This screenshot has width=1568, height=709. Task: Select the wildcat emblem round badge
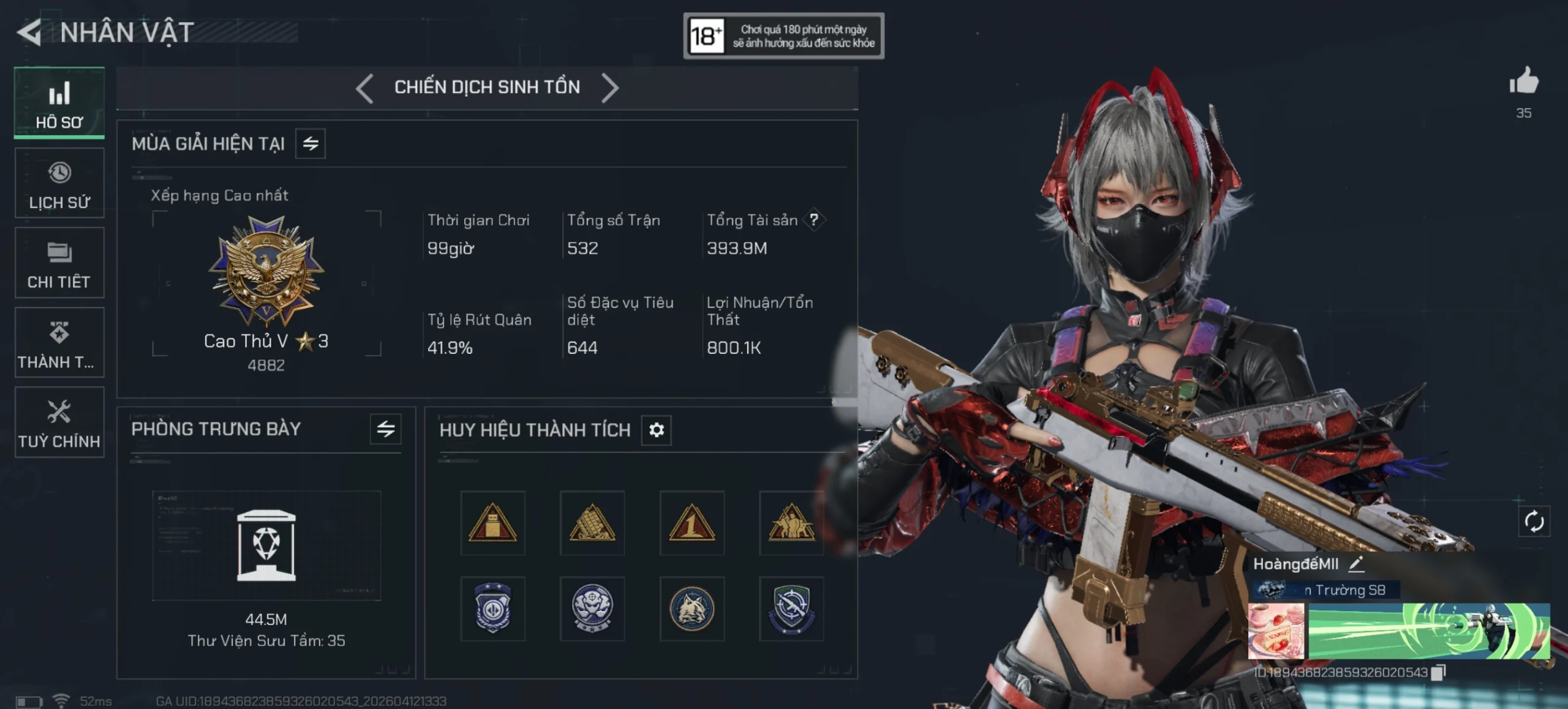point(692,609)
